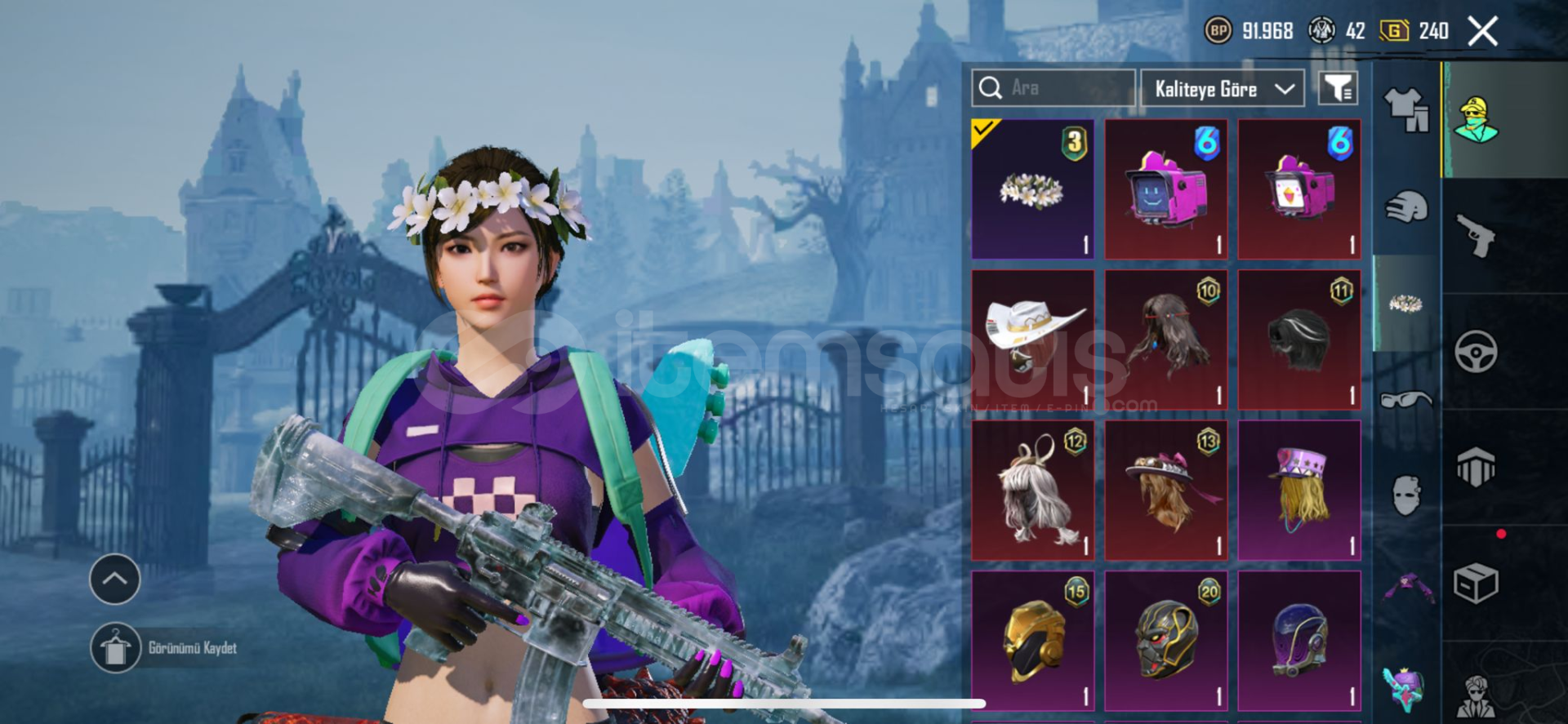The image size is (1568, 724).
Task: Open the pistol weapons section
Action: pos(1477,237)
